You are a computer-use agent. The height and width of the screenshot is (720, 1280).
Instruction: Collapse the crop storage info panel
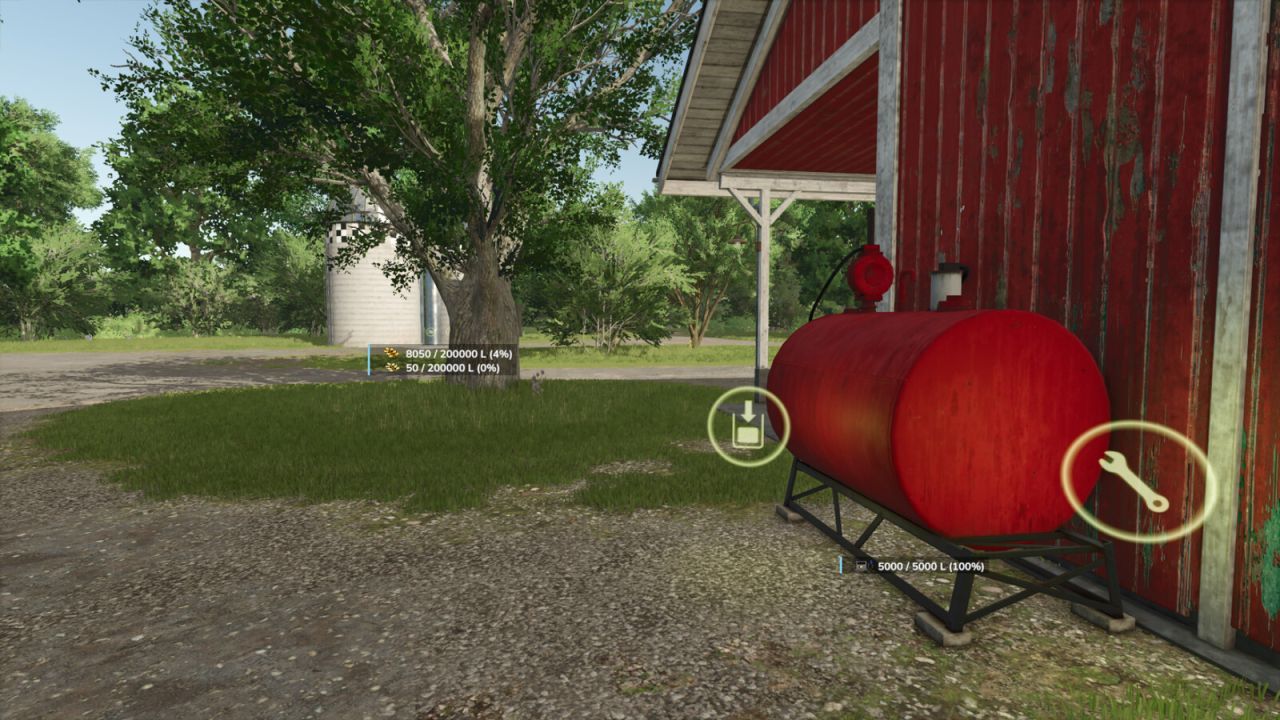pyautogui.click(x=440, y=362)
